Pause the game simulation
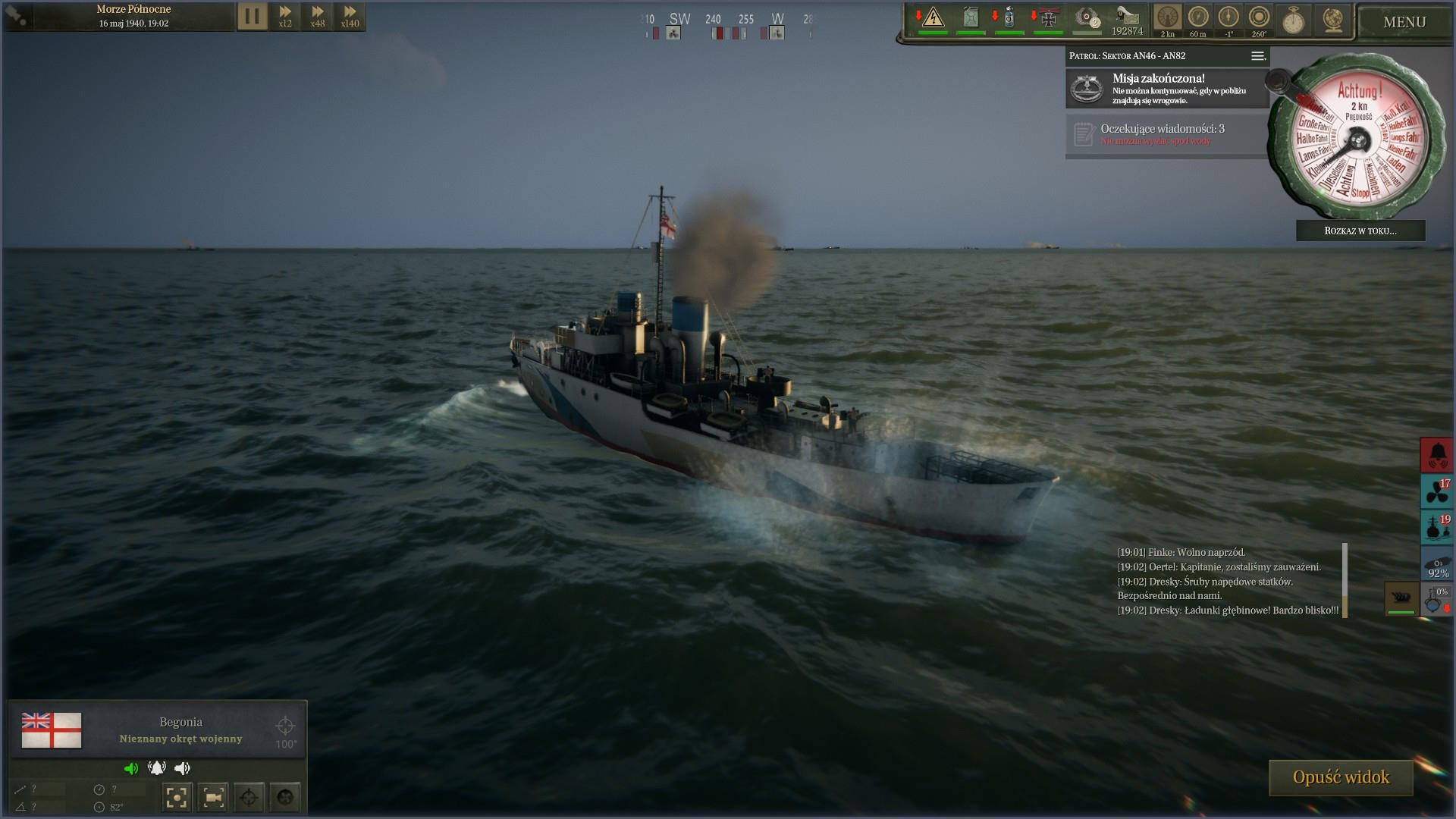Viewport: 1456px width, 819px height. point(253,16)
